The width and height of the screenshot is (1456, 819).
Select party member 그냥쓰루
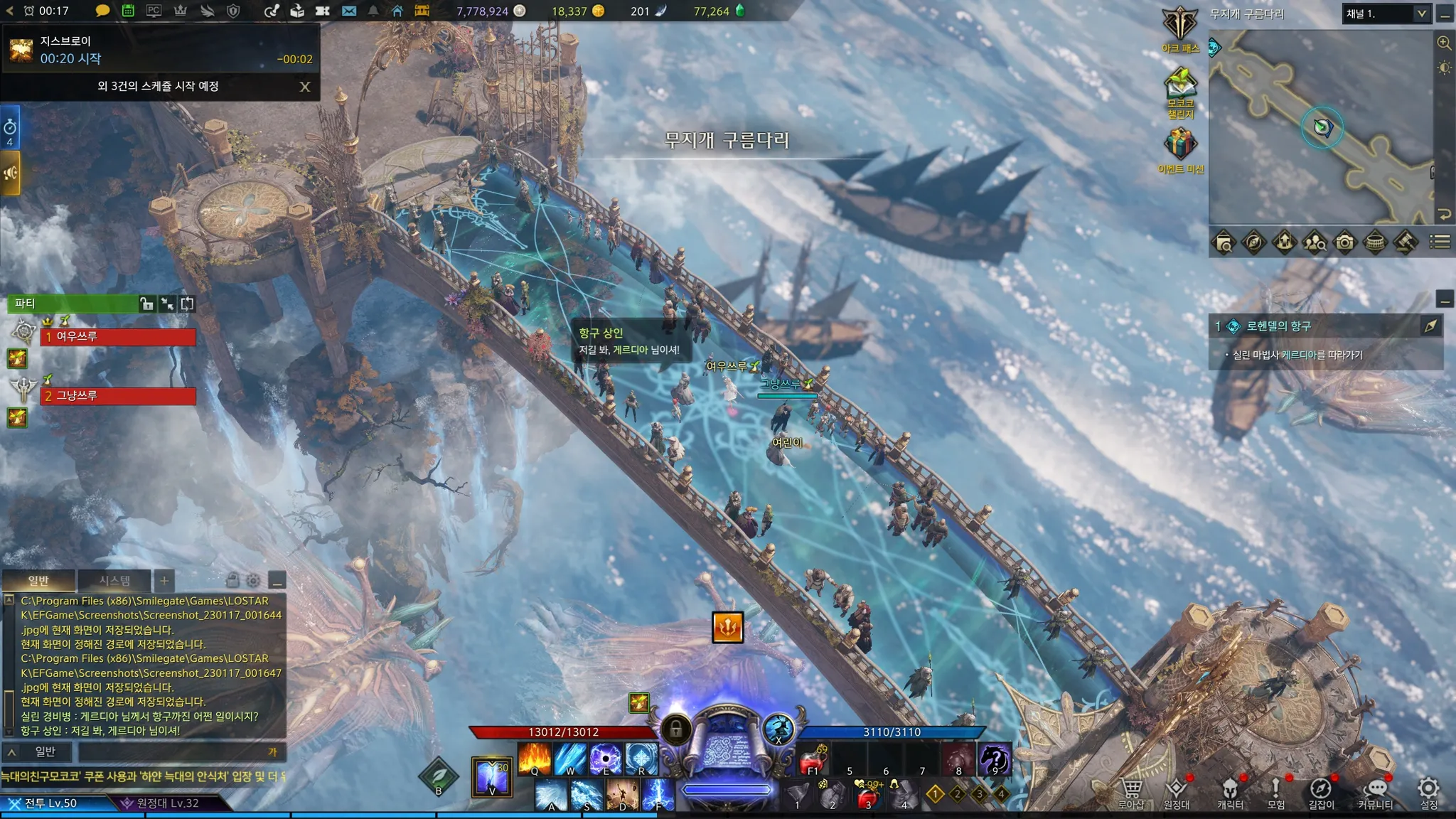click(x=118, y=396)
